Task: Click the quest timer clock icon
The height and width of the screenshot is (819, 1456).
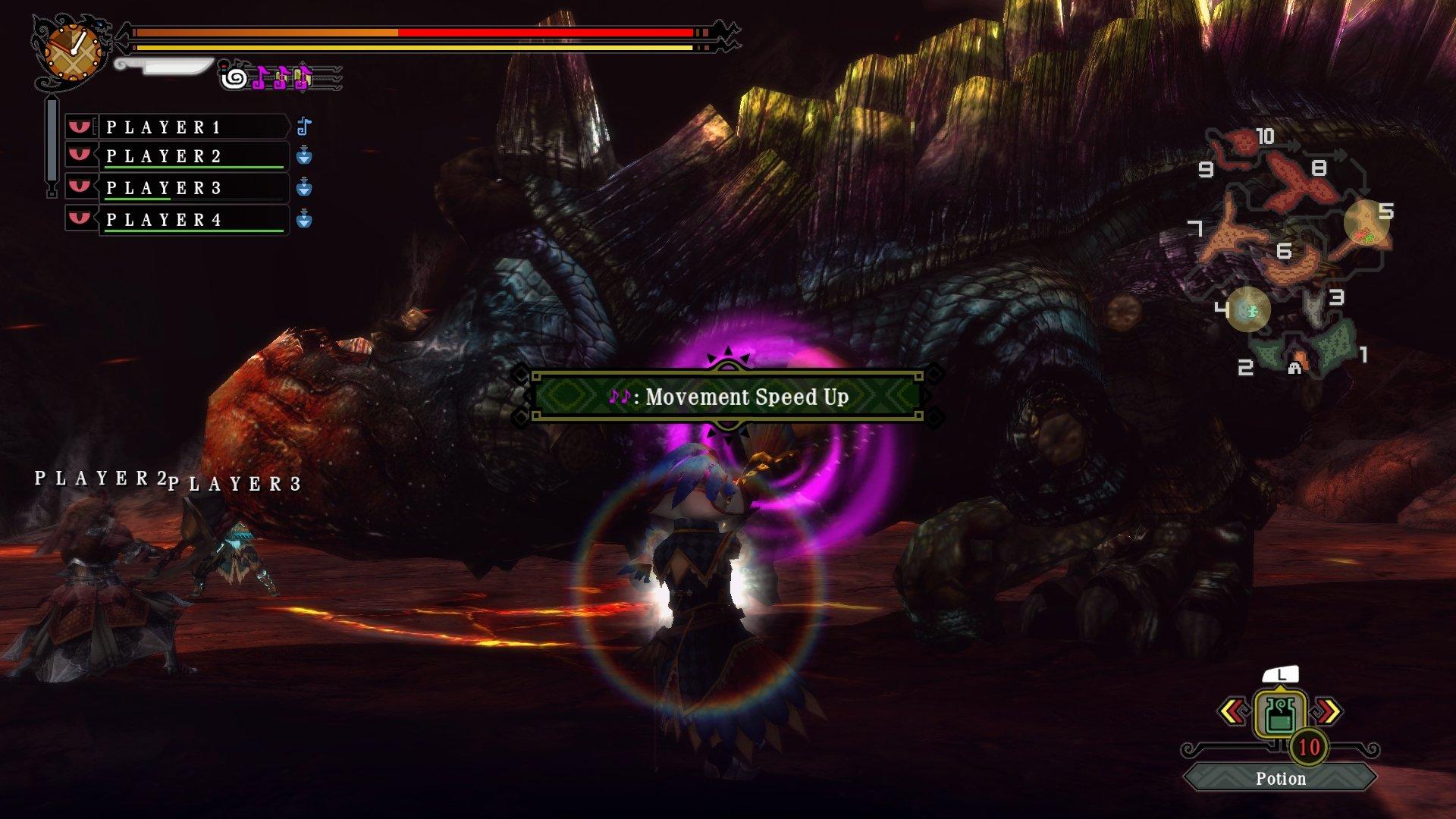Action: (x=73, y=51)
